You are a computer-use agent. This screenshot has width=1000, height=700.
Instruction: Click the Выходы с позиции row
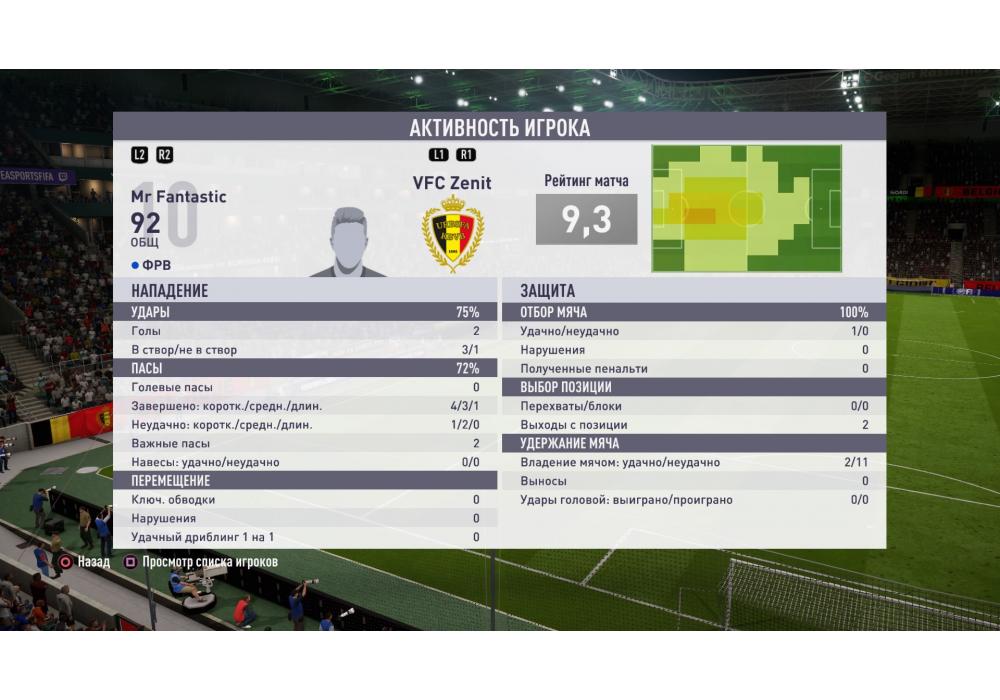pyautogui.click(x=694, y=425)
